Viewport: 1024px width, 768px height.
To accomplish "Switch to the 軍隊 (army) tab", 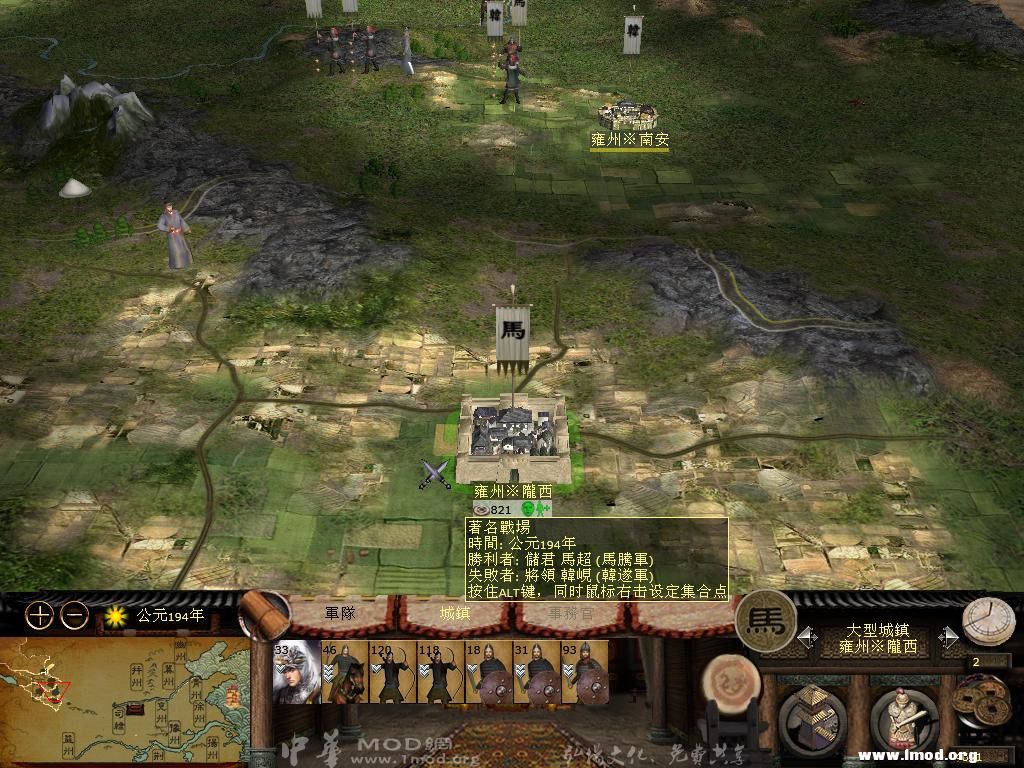I will (341, 613).
